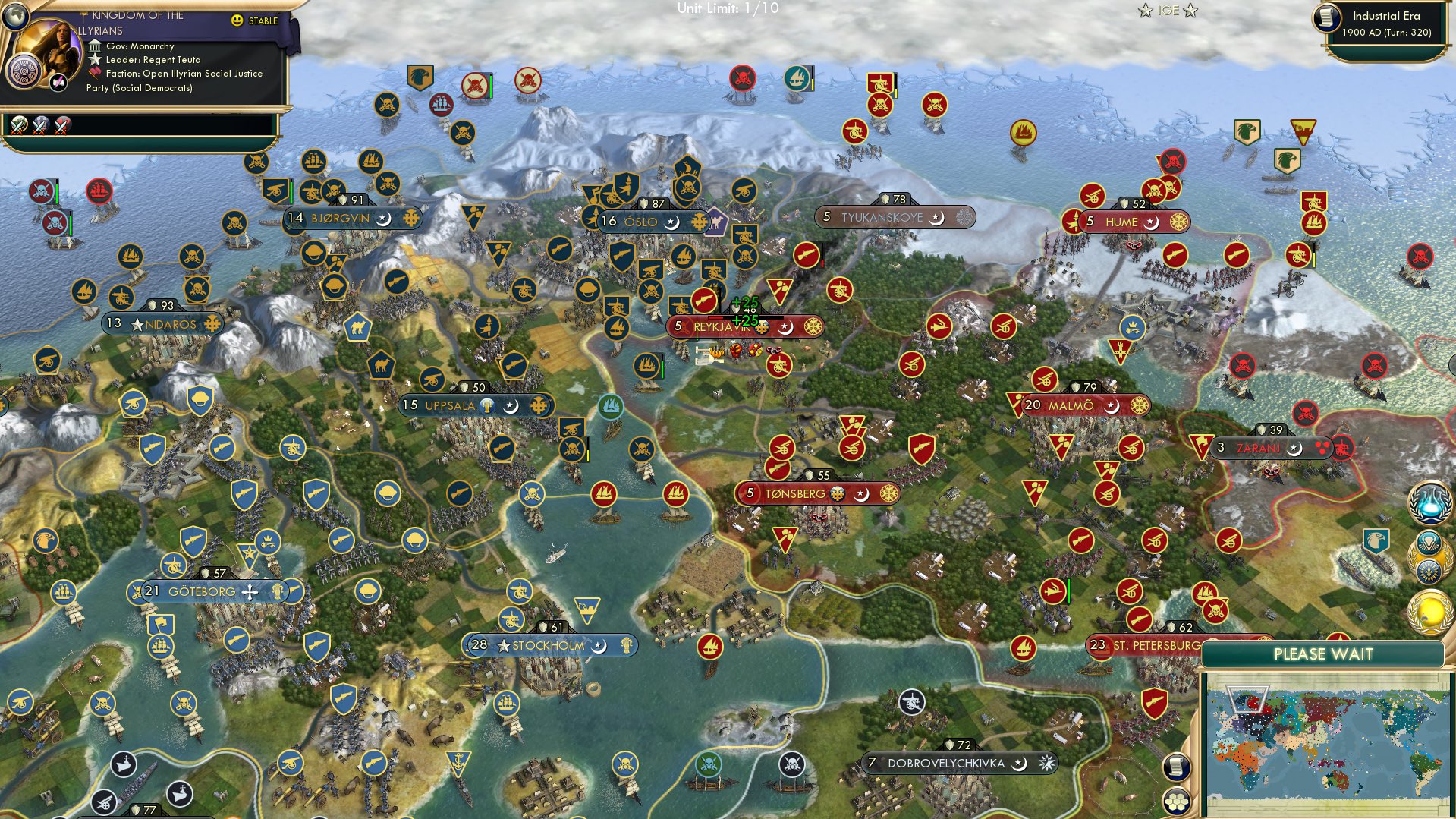Toggle IGE using the right star

(x=1190, y=11)
